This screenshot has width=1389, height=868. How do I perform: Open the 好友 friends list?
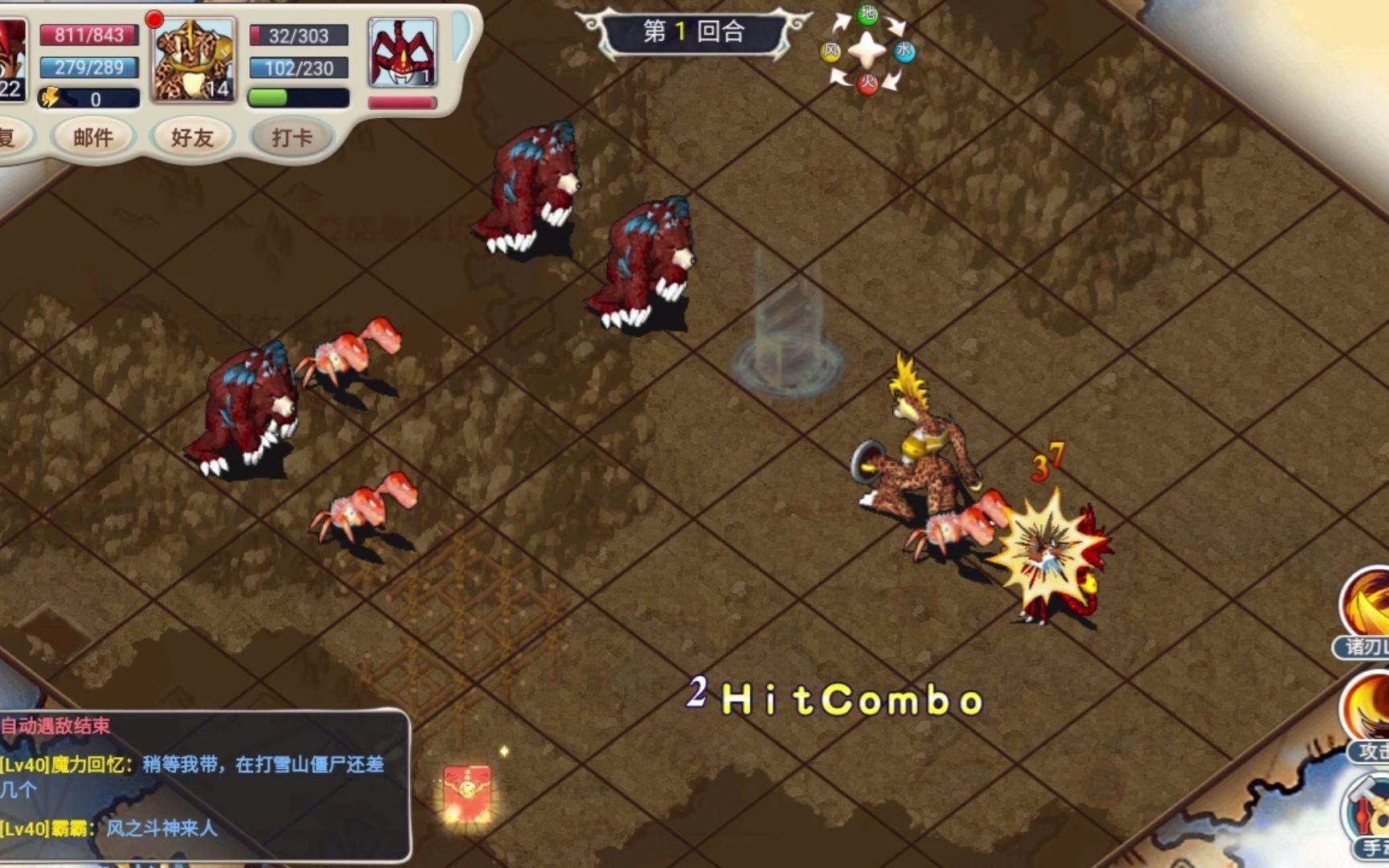click(192, 138)
